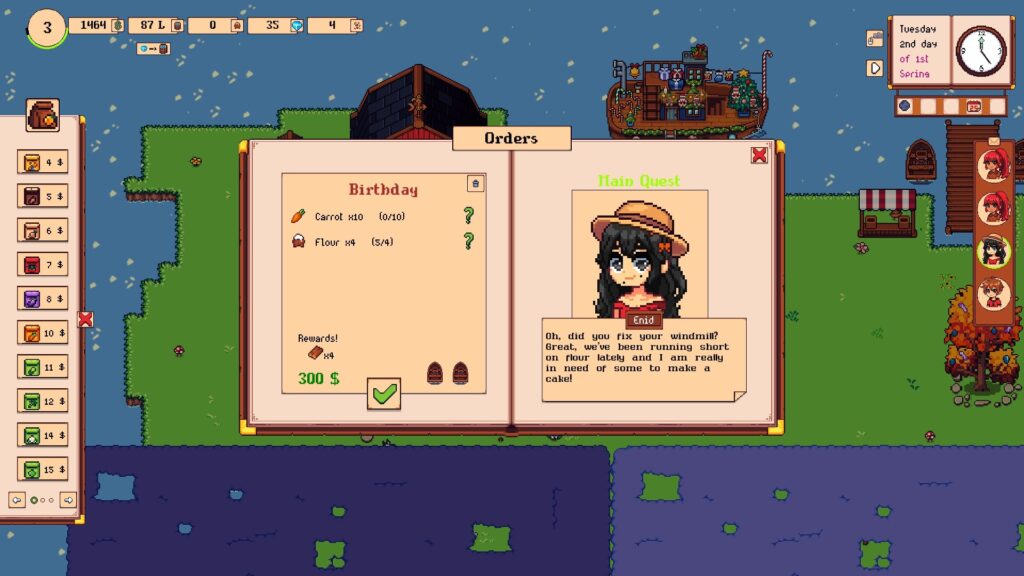Click the player level 3 badge
This screenshot has height=576, width=1024.
point(44,27)
